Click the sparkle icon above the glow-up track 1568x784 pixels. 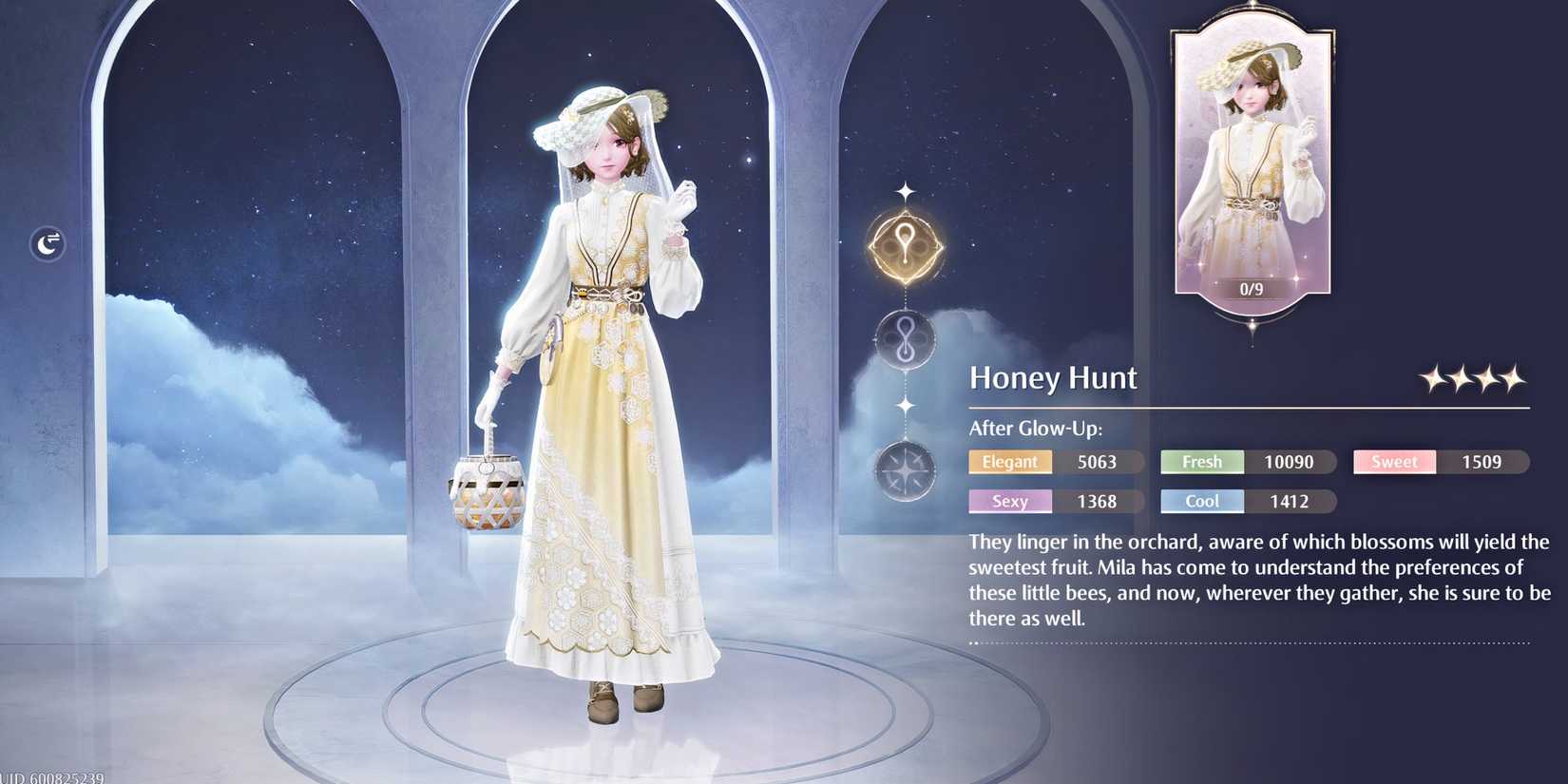(x=904, y=193)
